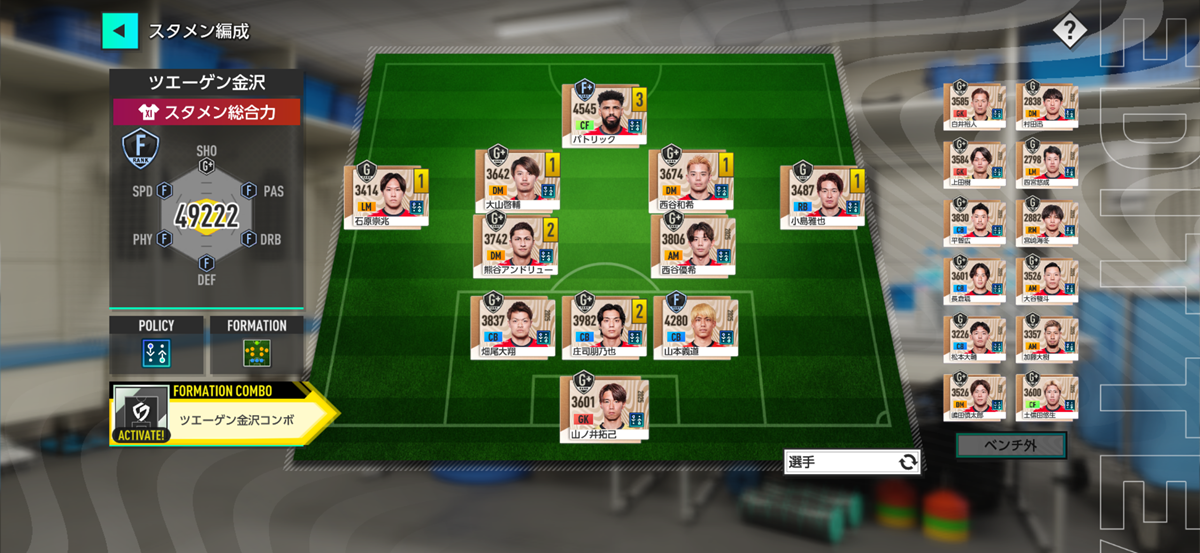Go back using the green arrow button
The height and width of the screenshot is (553, 1200).
coord(120,30)
